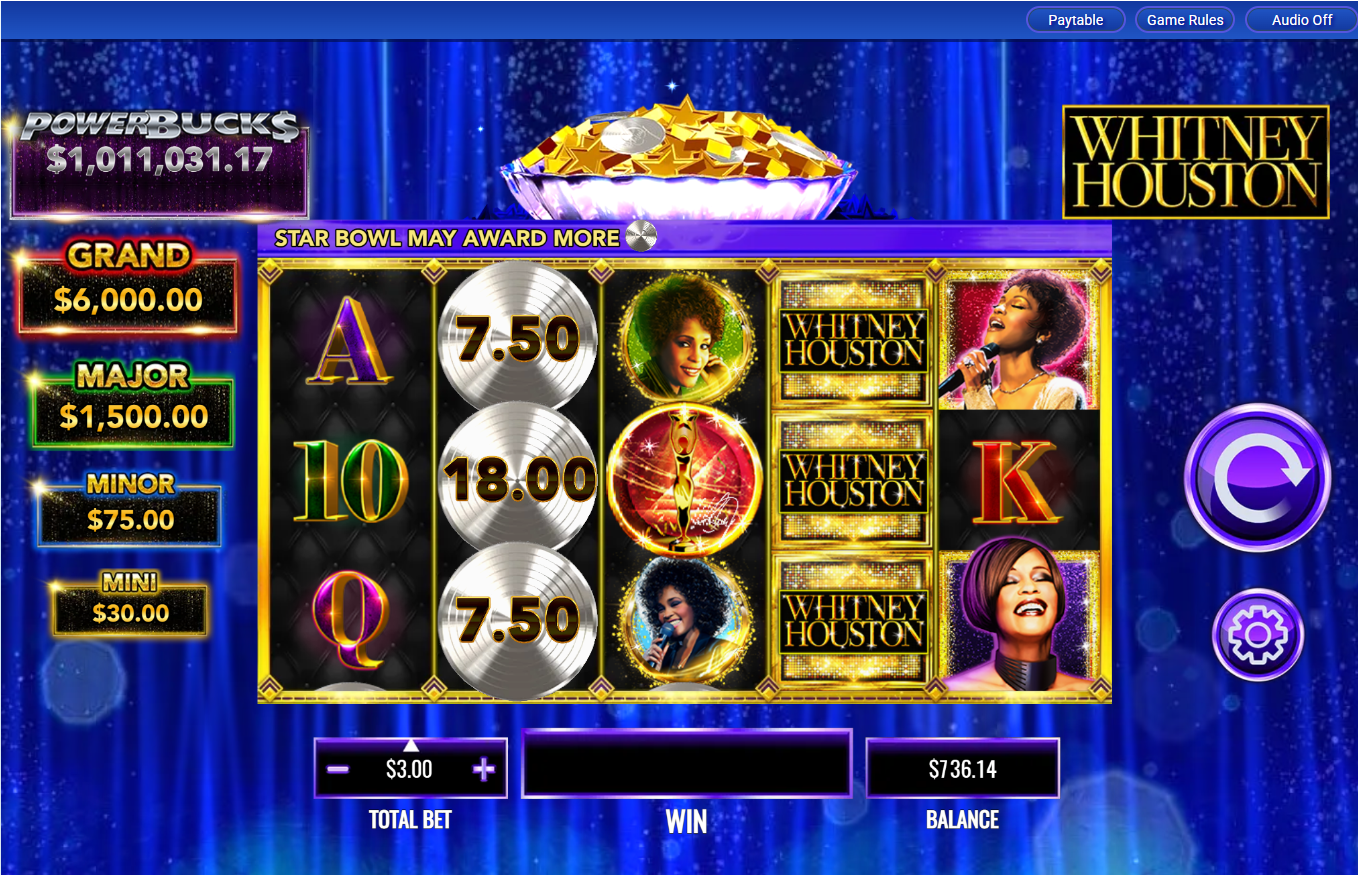Increase bet with the plus control

pos(484,768)
